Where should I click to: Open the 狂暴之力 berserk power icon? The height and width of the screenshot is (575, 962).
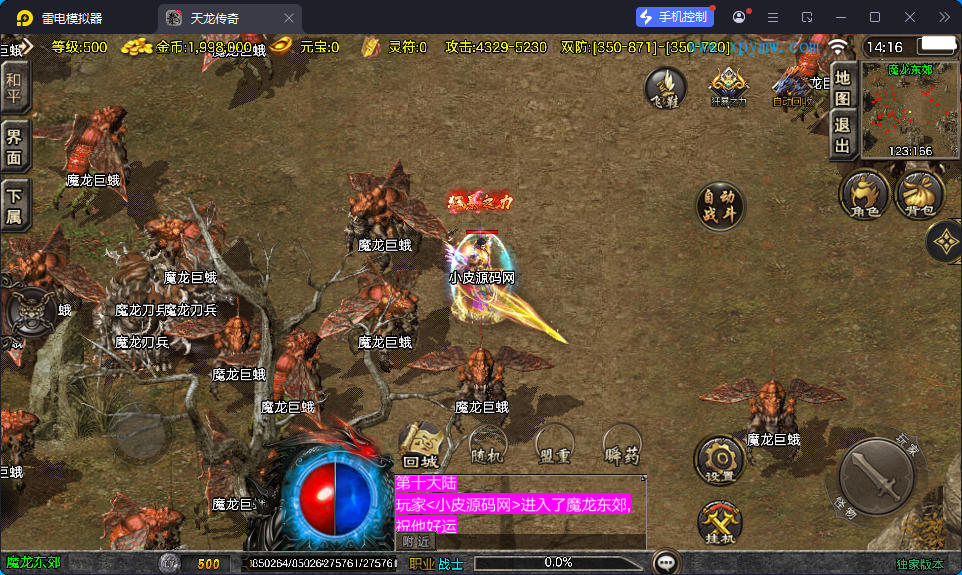[728, 87]
